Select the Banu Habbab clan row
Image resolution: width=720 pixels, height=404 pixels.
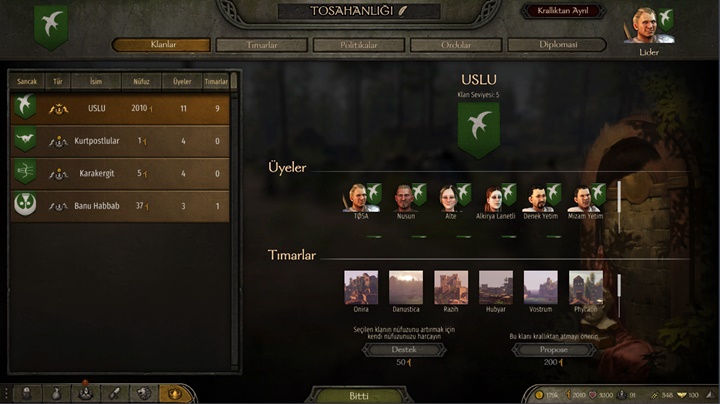coord(120,206)
